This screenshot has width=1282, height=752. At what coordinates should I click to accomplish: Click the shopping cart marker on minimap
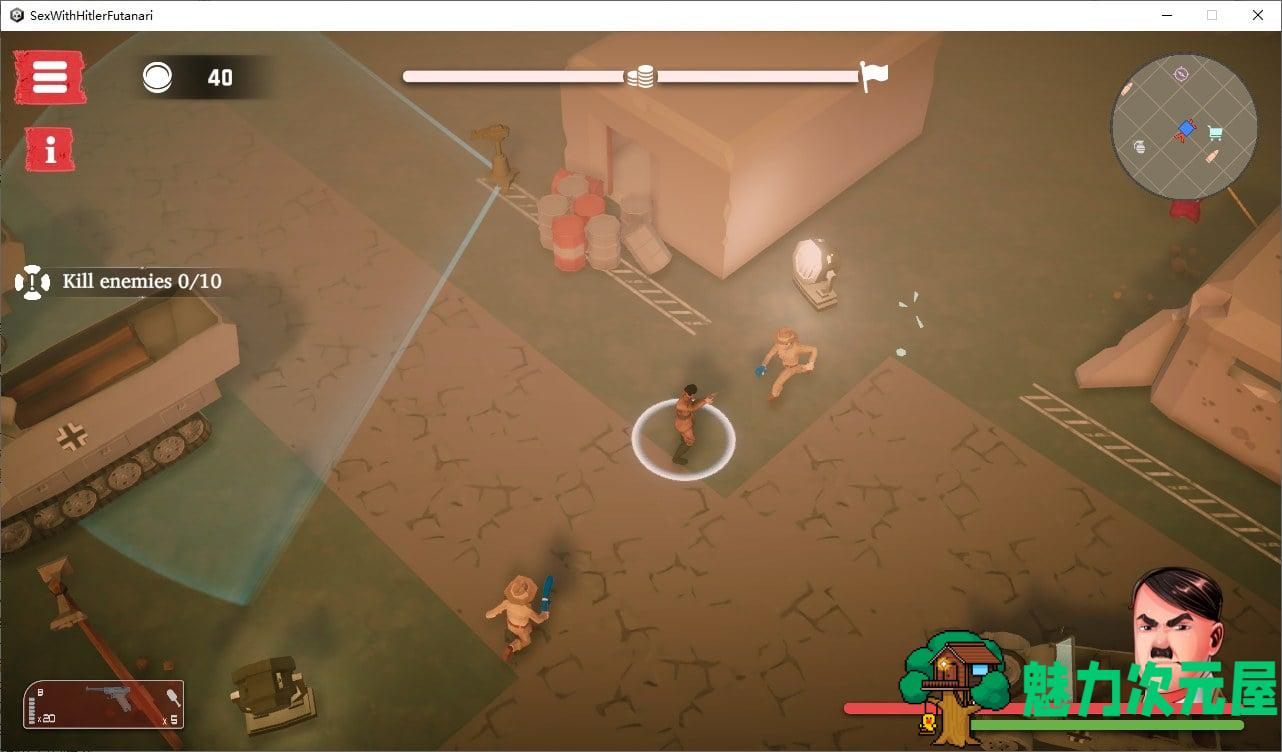[x=1215, y=132]
